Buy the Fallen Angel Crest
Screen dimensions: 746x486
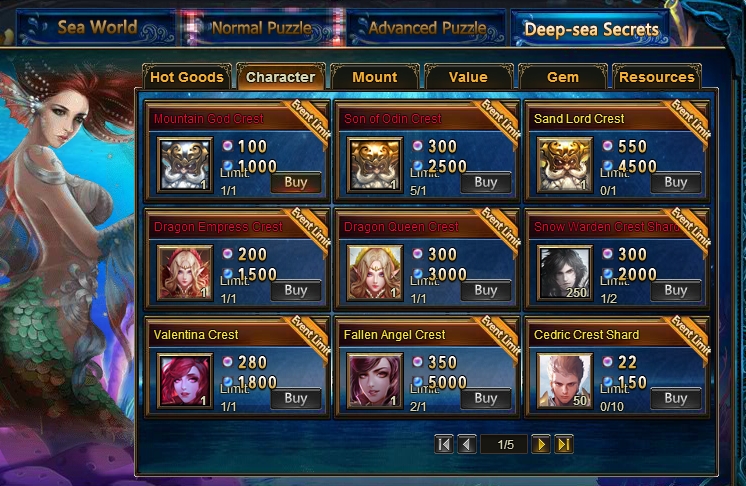point(486,398)
